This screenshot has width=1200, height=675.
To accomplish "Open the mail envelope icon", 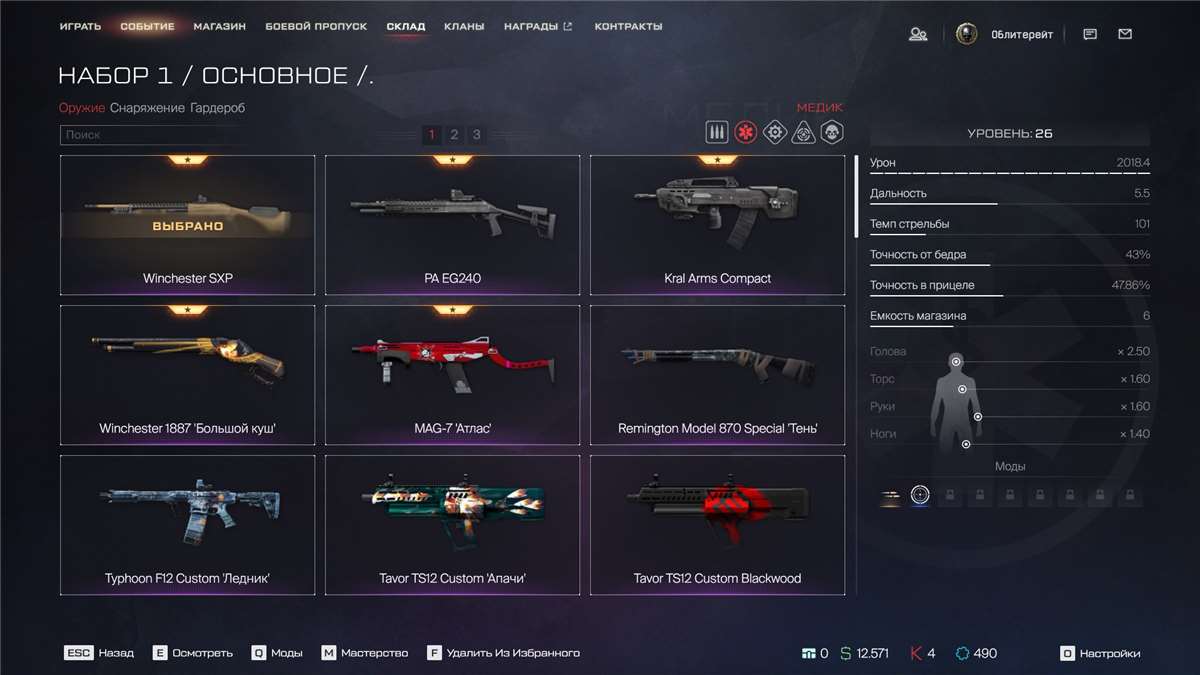I will [1125, 35].
